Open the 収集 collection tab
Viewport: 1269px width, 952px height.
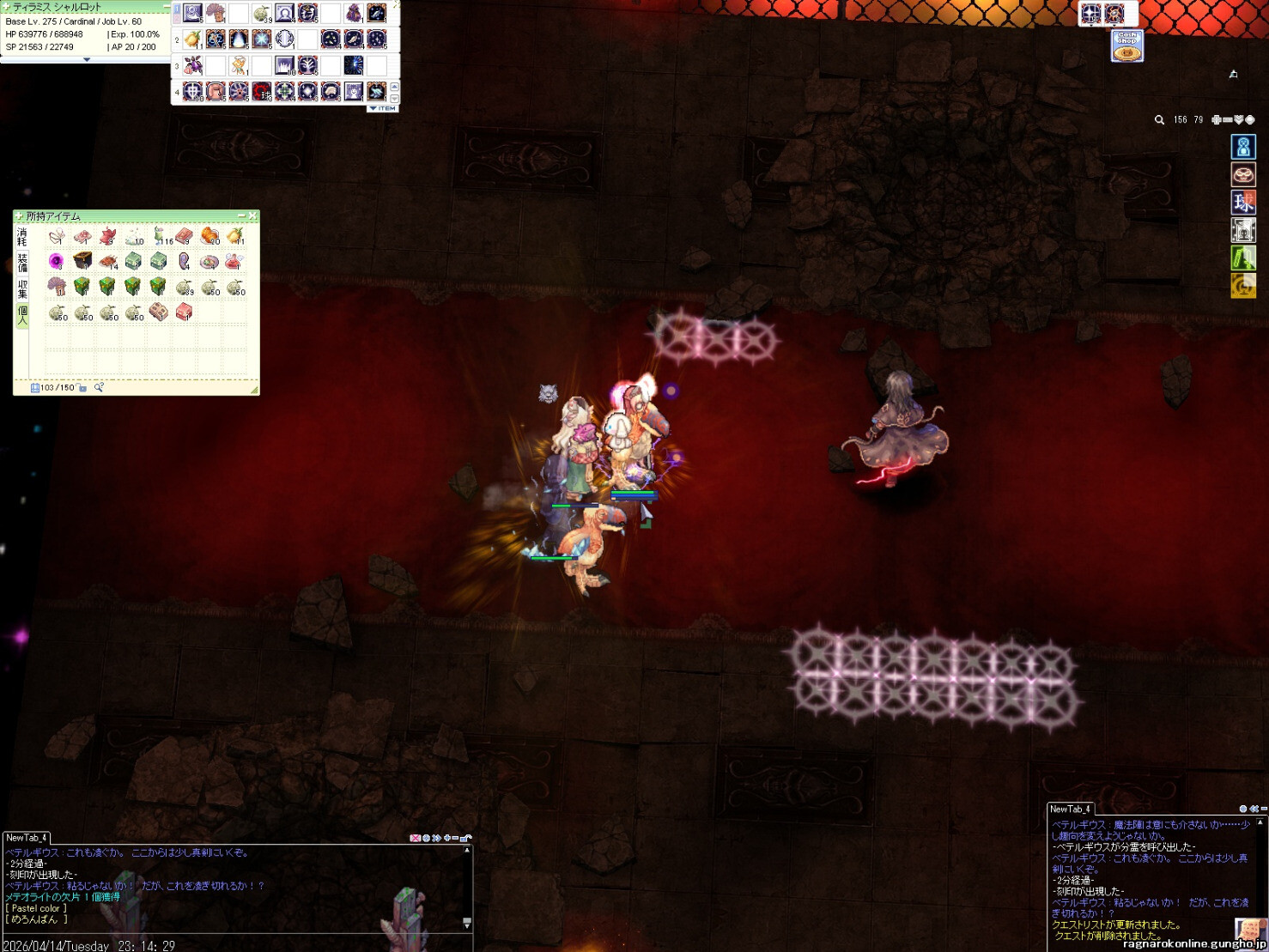tap(22, 288)
